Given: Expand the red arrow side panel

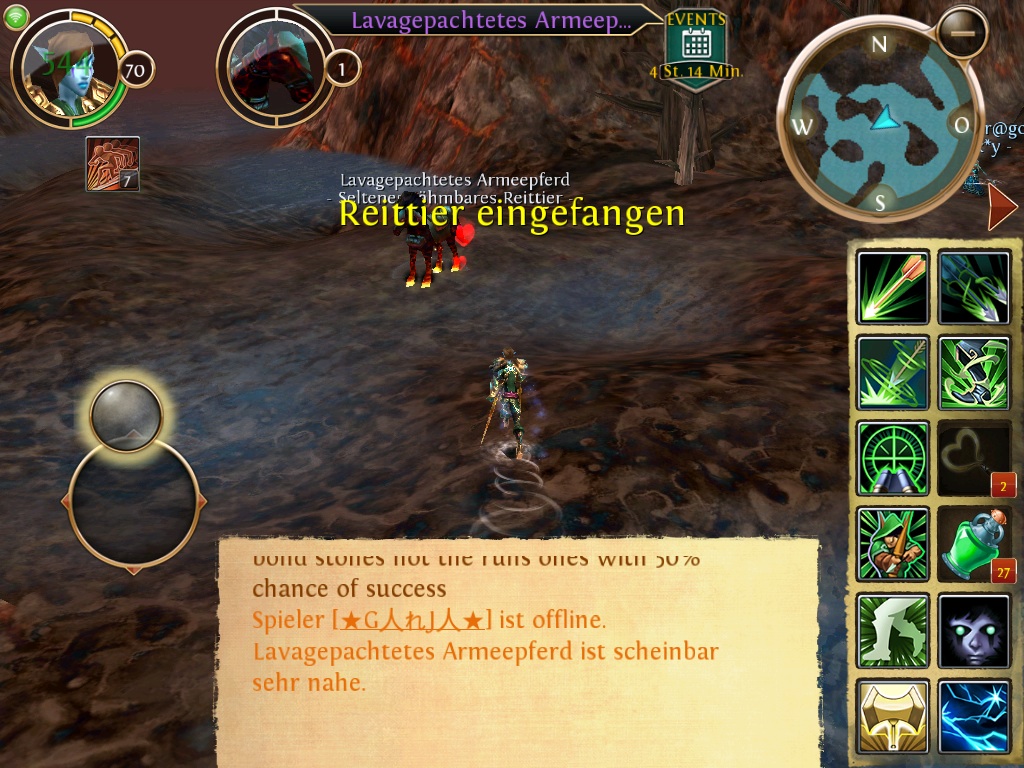Looking at the screenshot, I should [1001, 207].
